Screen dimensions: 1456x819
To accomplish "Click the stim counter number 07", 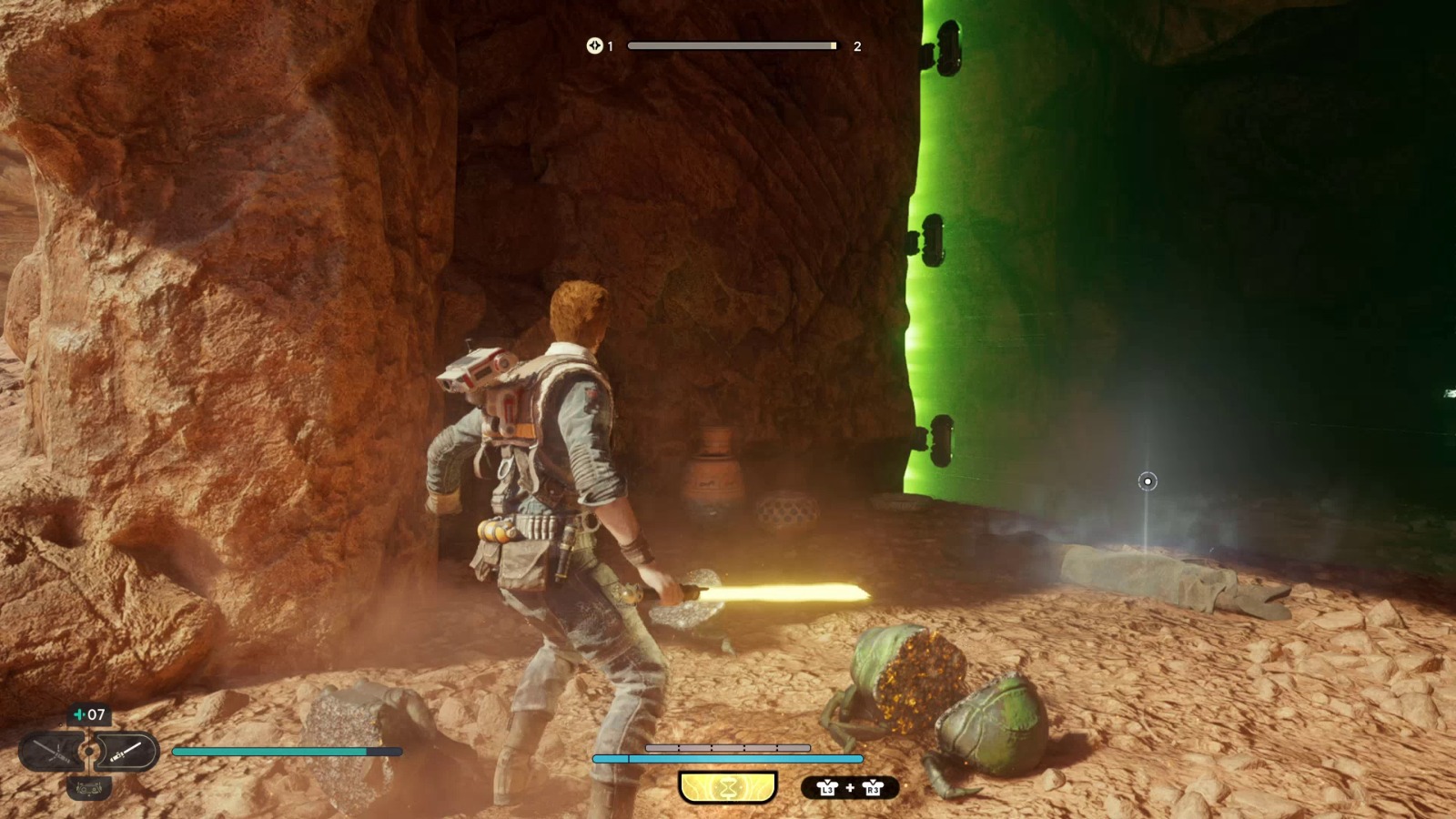I will pos(97,715).
